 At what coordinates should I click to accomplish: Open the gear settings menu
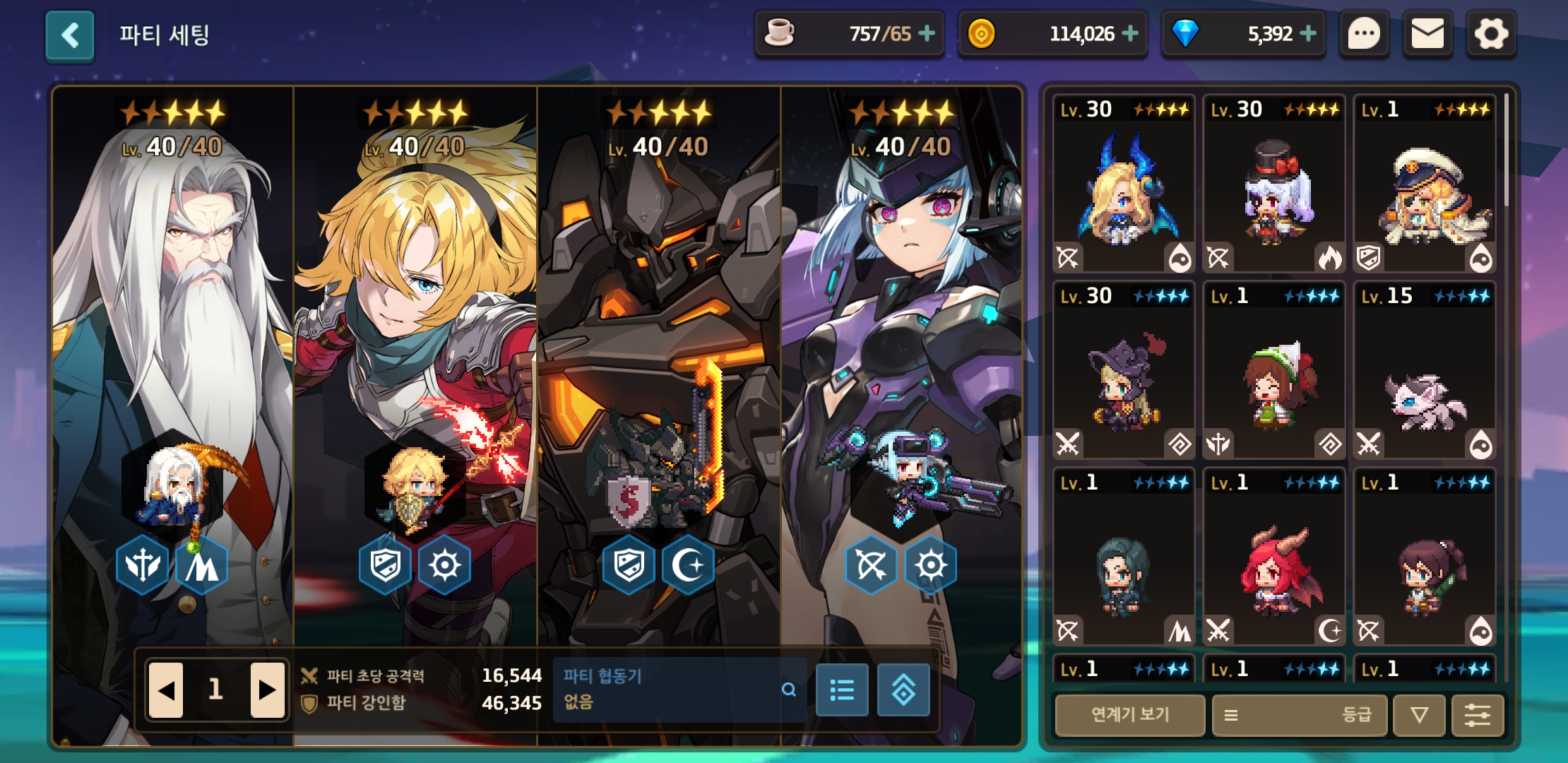pyautogui.click(x=1490, y=34)
